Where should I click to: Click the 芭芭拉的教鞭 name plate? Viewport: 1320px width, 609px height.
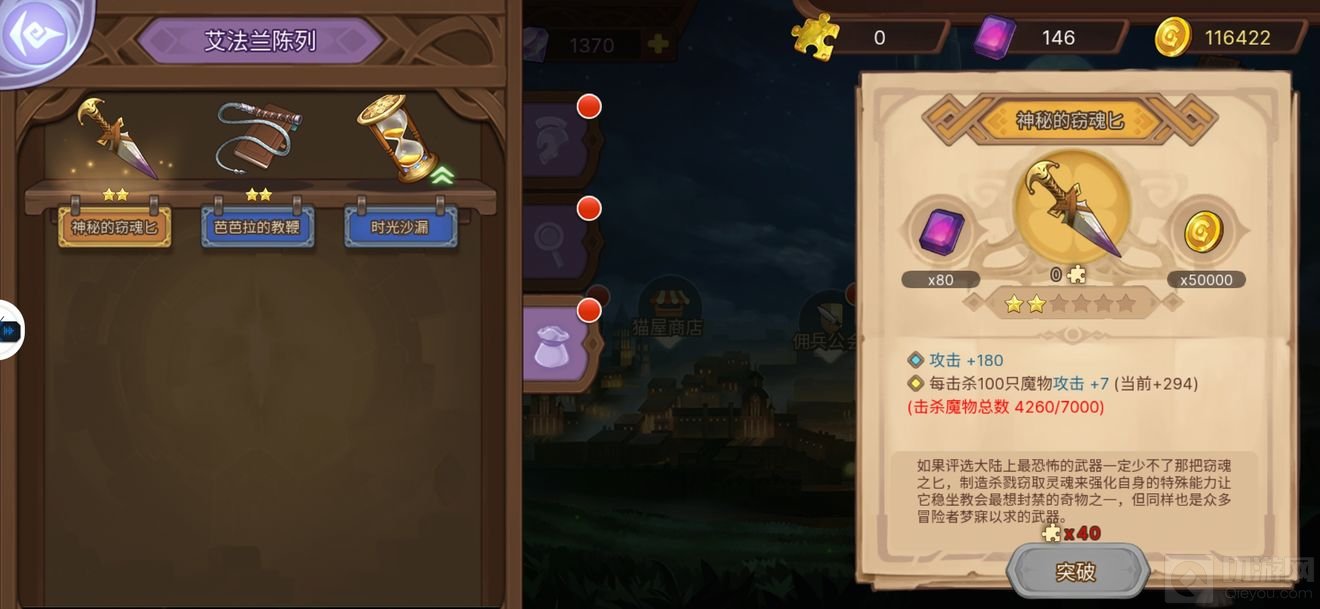click(257, 227)
